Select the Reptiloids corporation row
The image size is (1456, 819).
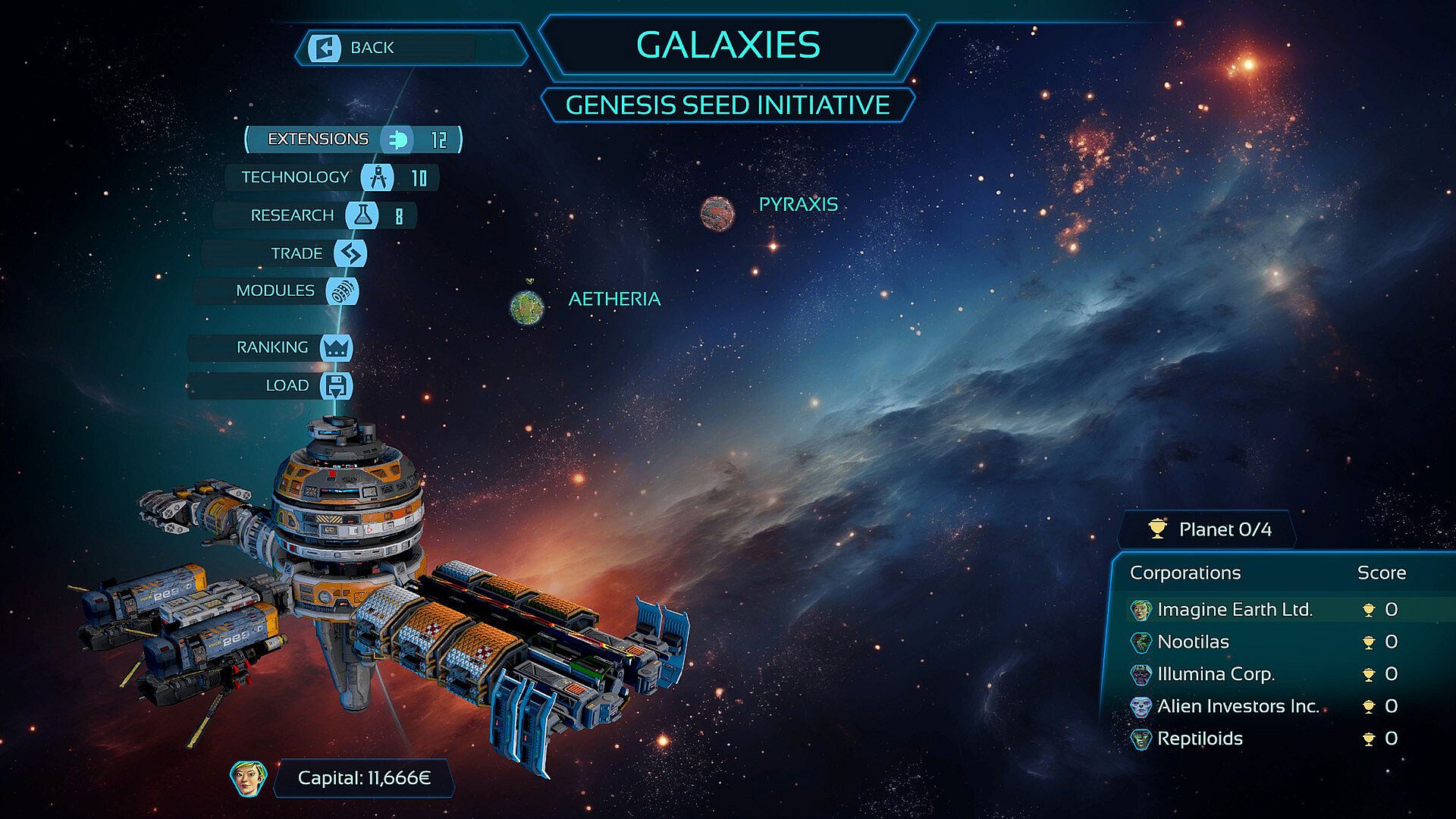pyautogui.click(x=1200, y=739)
